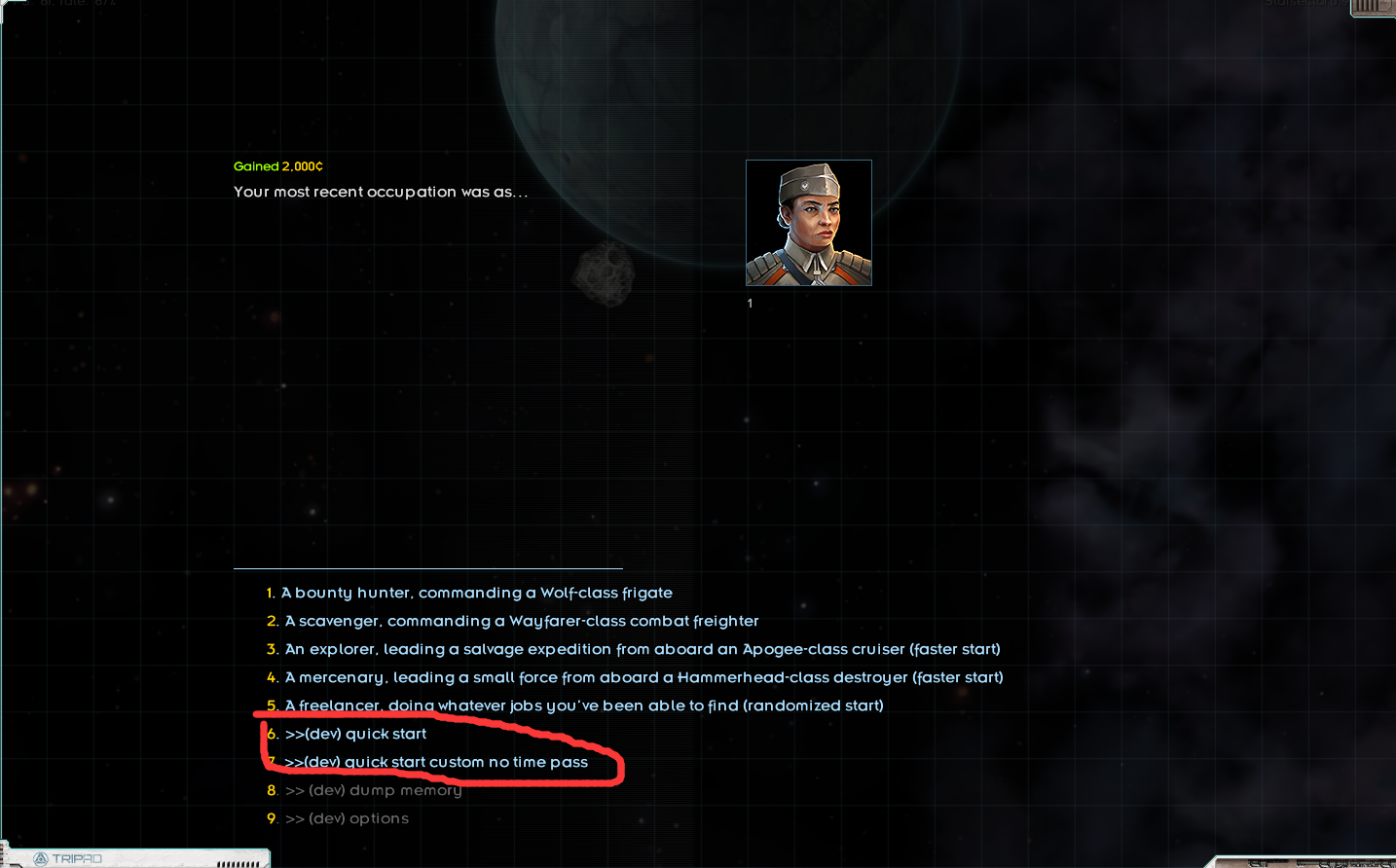Click the 'Your most recent occupation' prompt text
This screenshot has width=1396, height=868.
[381, 192]
